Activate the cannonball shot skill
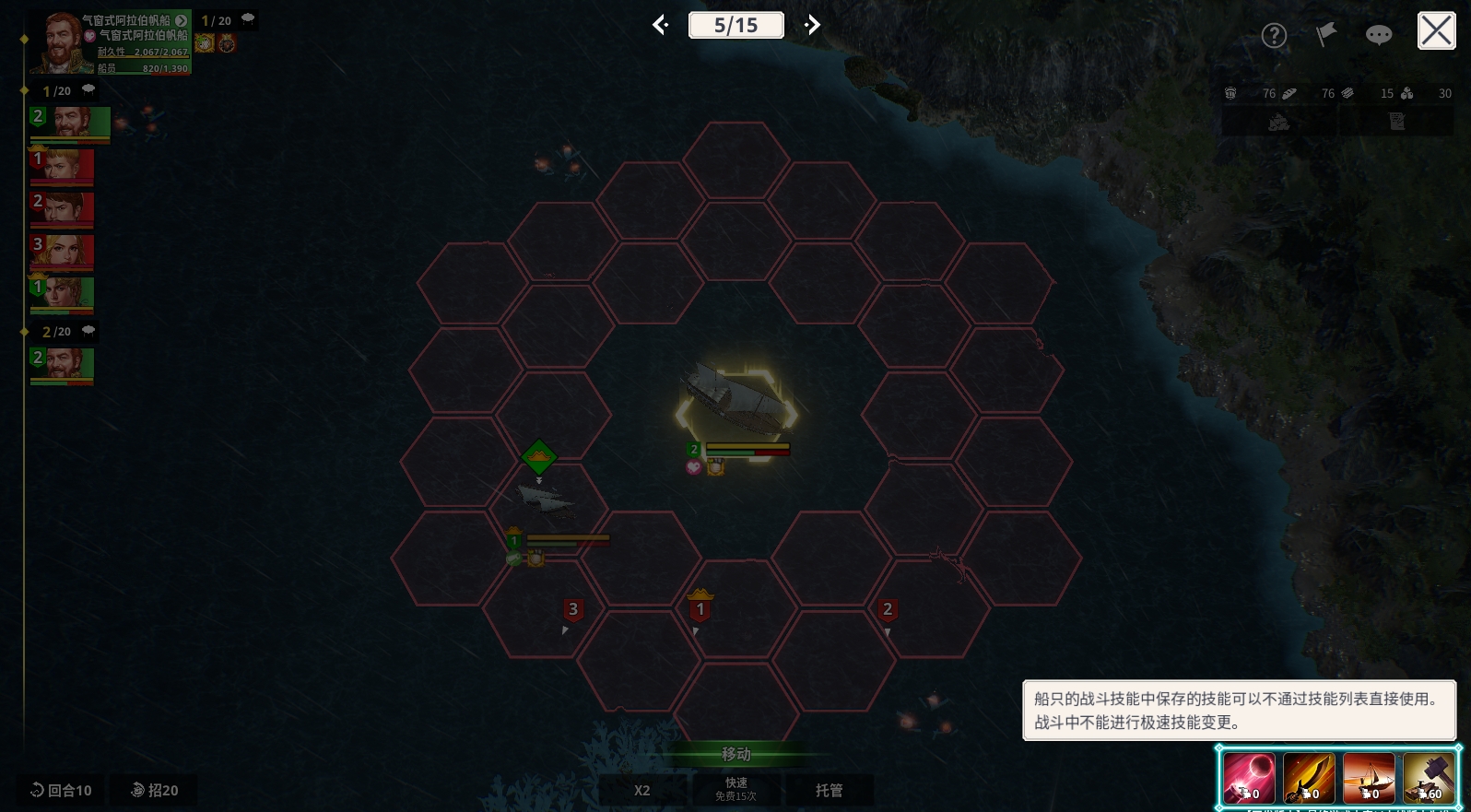The image size is (1471, 812). pos(1249,778)
